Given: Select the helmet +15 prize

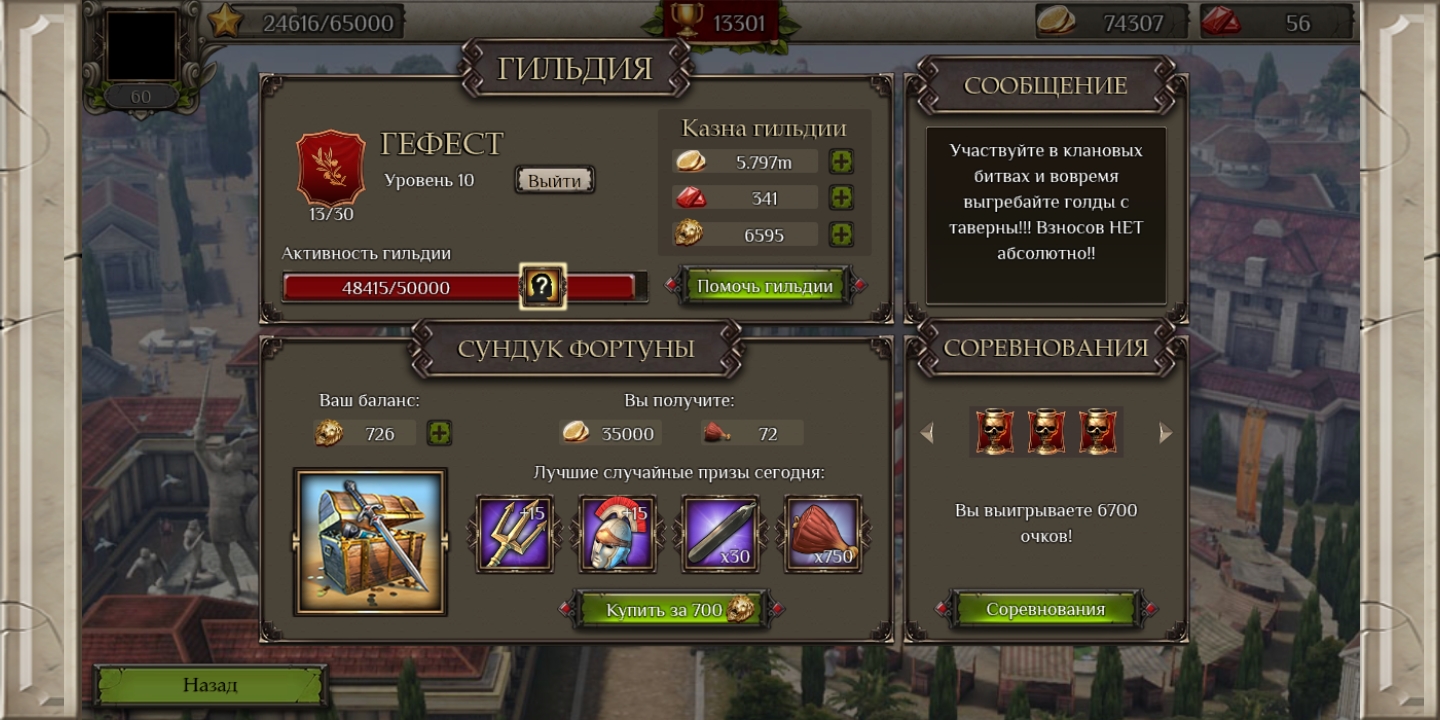Looking at the screenshot, I should click(x=618, y=534).
